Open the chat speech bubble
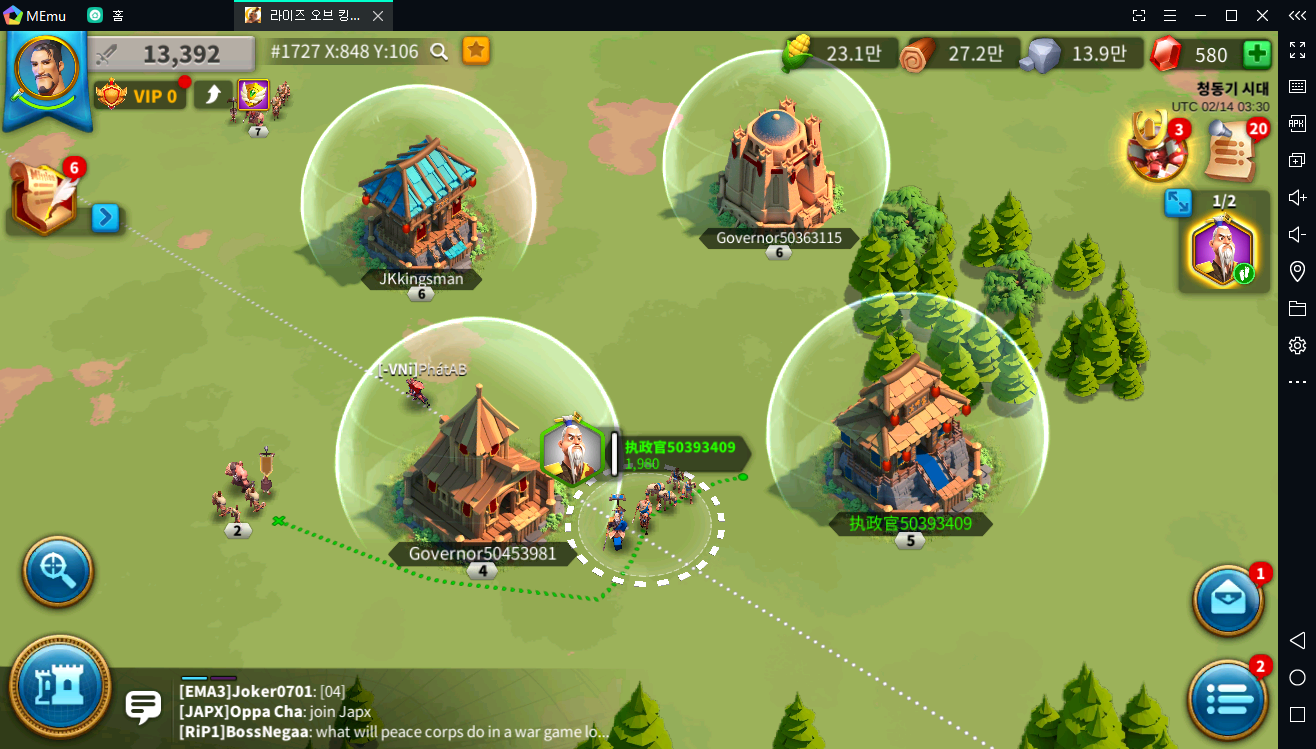Image resolution: width=1316 pixels, height=749 pixels. tap(143, 706)
